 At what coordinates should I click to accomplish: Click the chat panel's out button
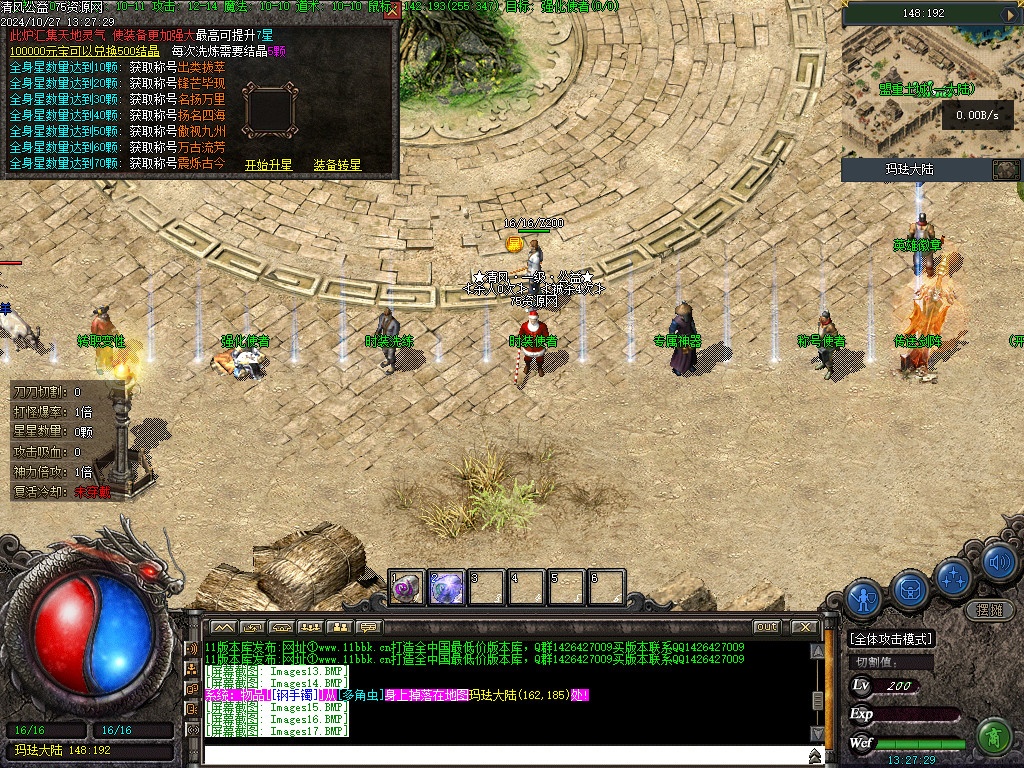(x=766, y=627)
